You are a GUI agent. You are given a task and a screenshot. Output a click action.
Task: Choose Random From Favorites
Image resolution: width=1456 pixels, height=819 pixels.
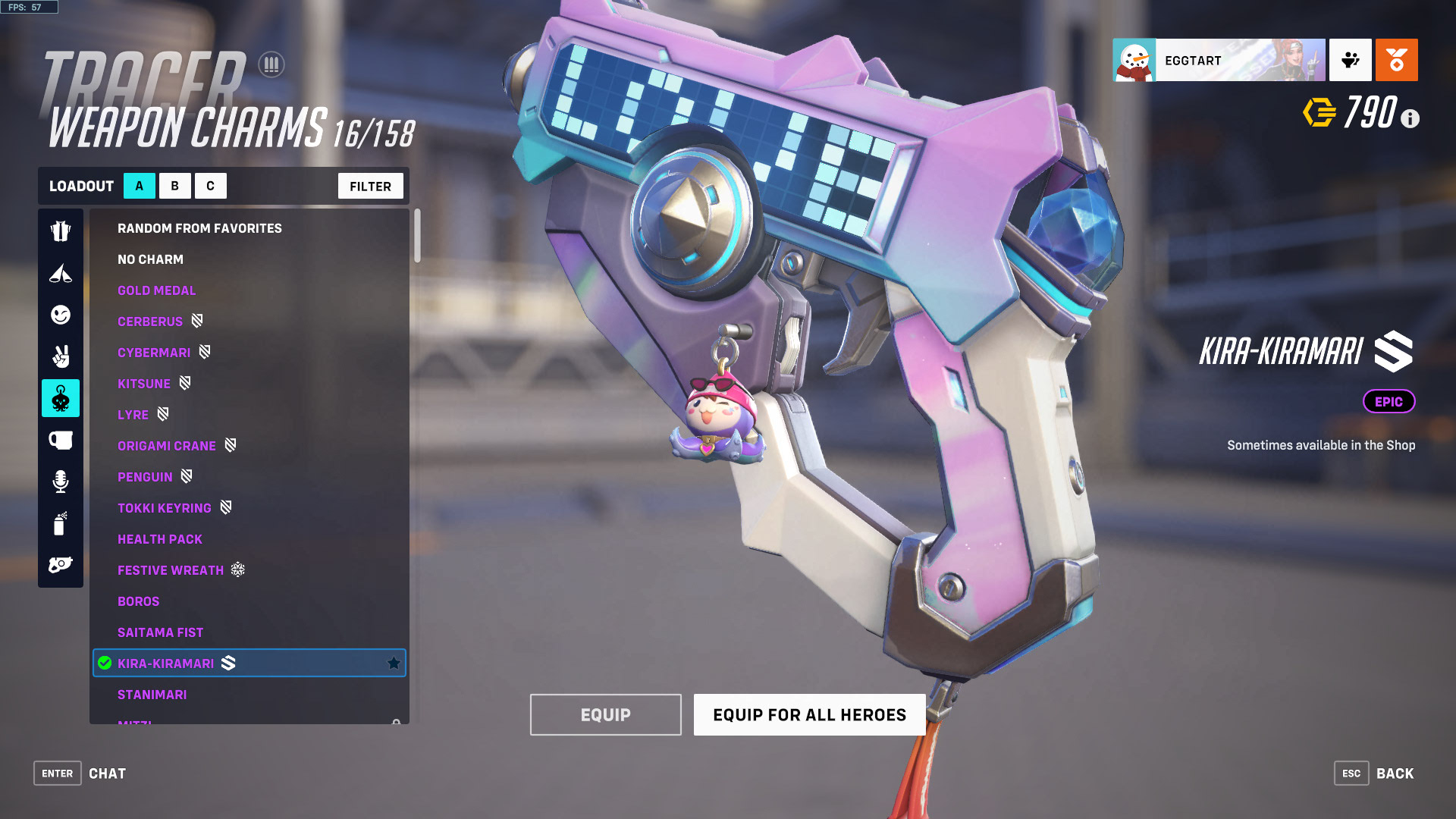click(199, 228)
